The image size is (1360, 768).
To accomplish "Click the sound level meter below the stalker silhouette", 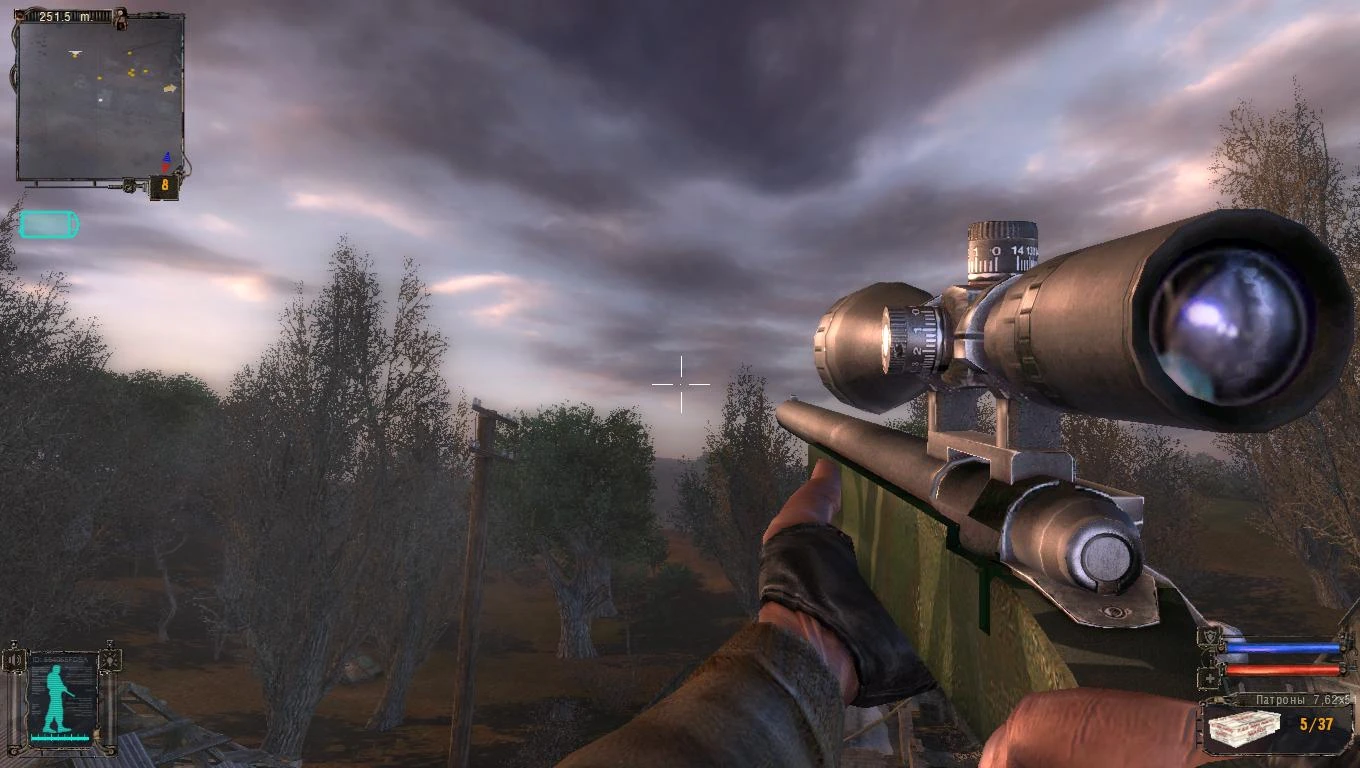I will [60, 737].
